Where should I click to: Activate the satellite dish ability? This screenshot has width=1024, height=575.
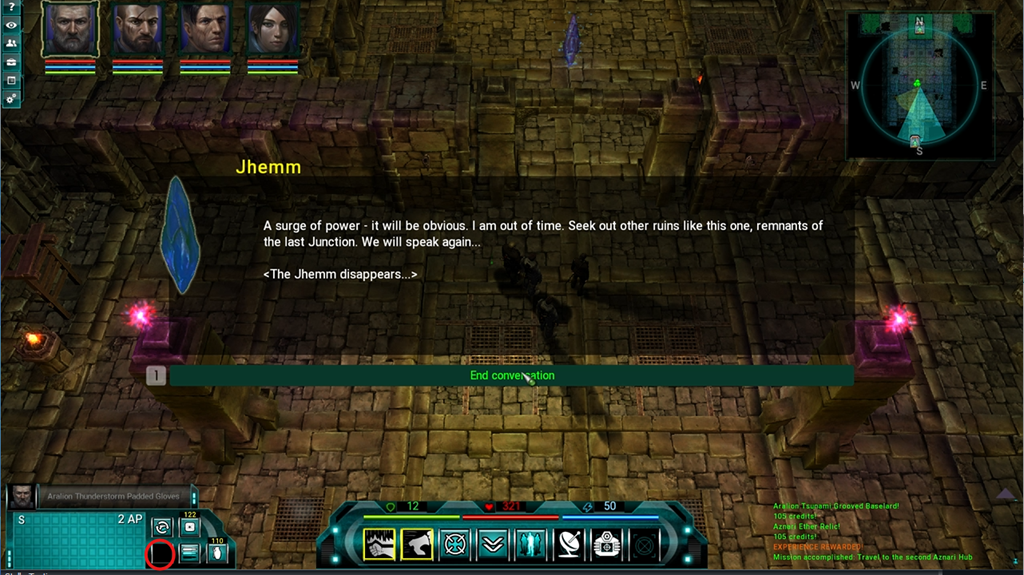[569, 544]
